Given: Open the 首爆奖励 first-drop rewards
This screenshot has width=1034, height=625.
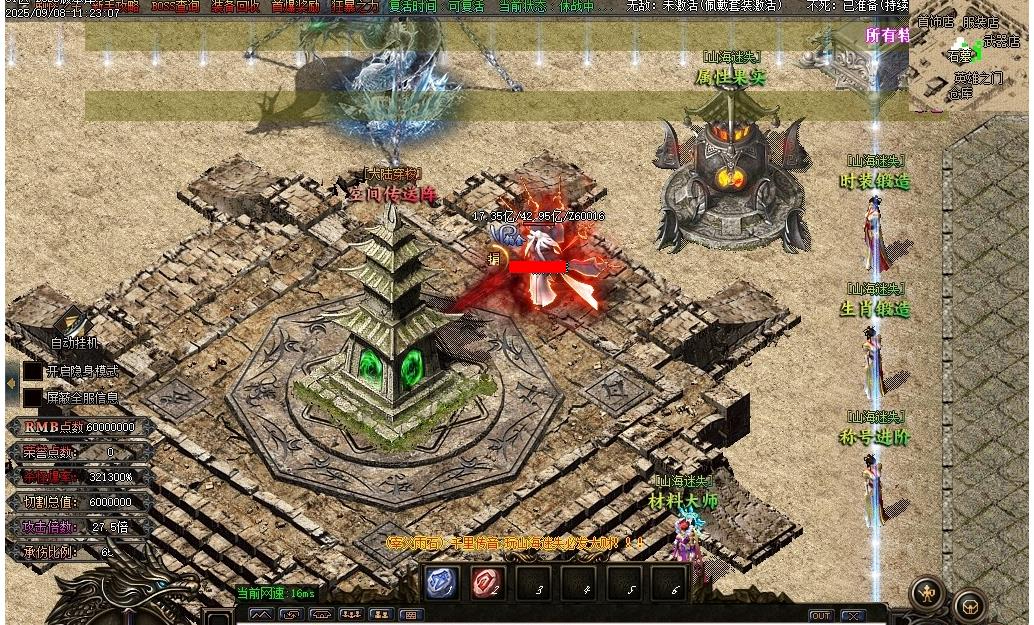Looking at the screenshot, I should (296, 6).
